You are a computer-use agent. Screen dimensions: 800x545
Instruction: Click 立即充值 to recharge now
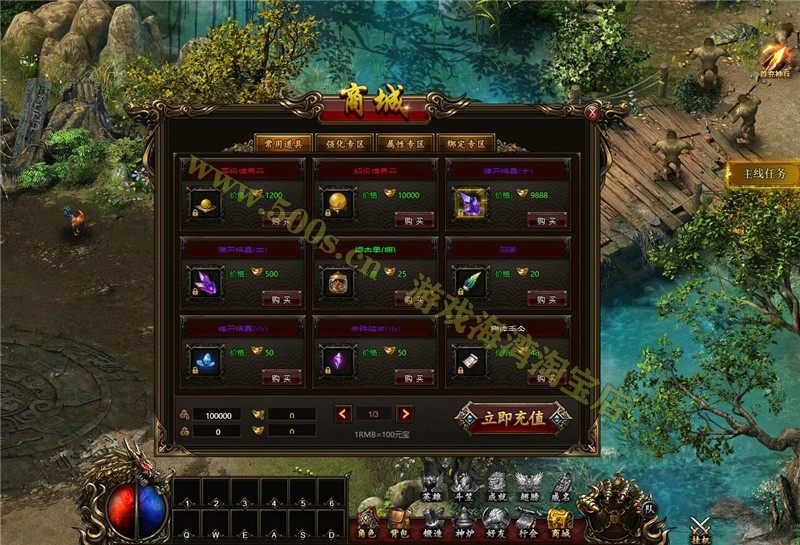[514, 418]
